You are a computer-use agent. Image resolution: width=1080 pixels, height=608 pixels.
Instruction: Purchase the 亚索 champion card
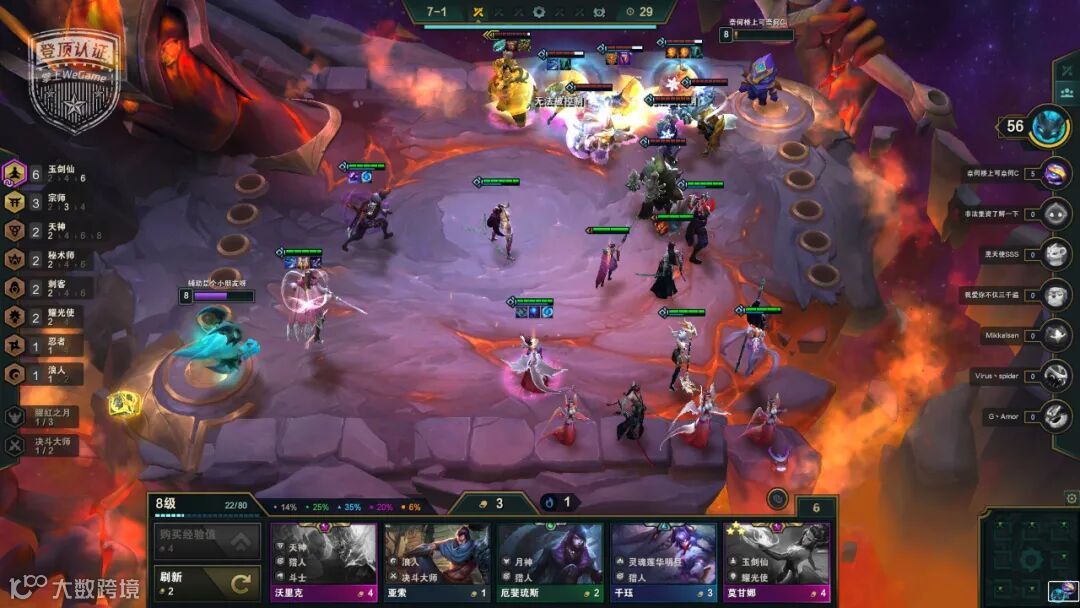pyautogui.click(x=436, y=561)
